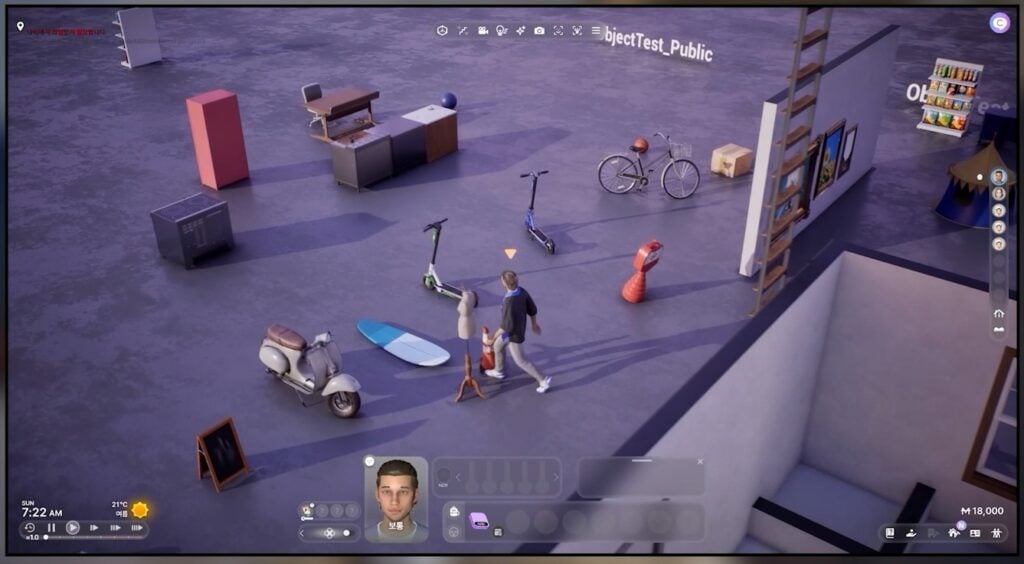Open the purple C profile icon
Image resolution: width=1024 pixels, height=564 pixels.
tap(999, 22)
